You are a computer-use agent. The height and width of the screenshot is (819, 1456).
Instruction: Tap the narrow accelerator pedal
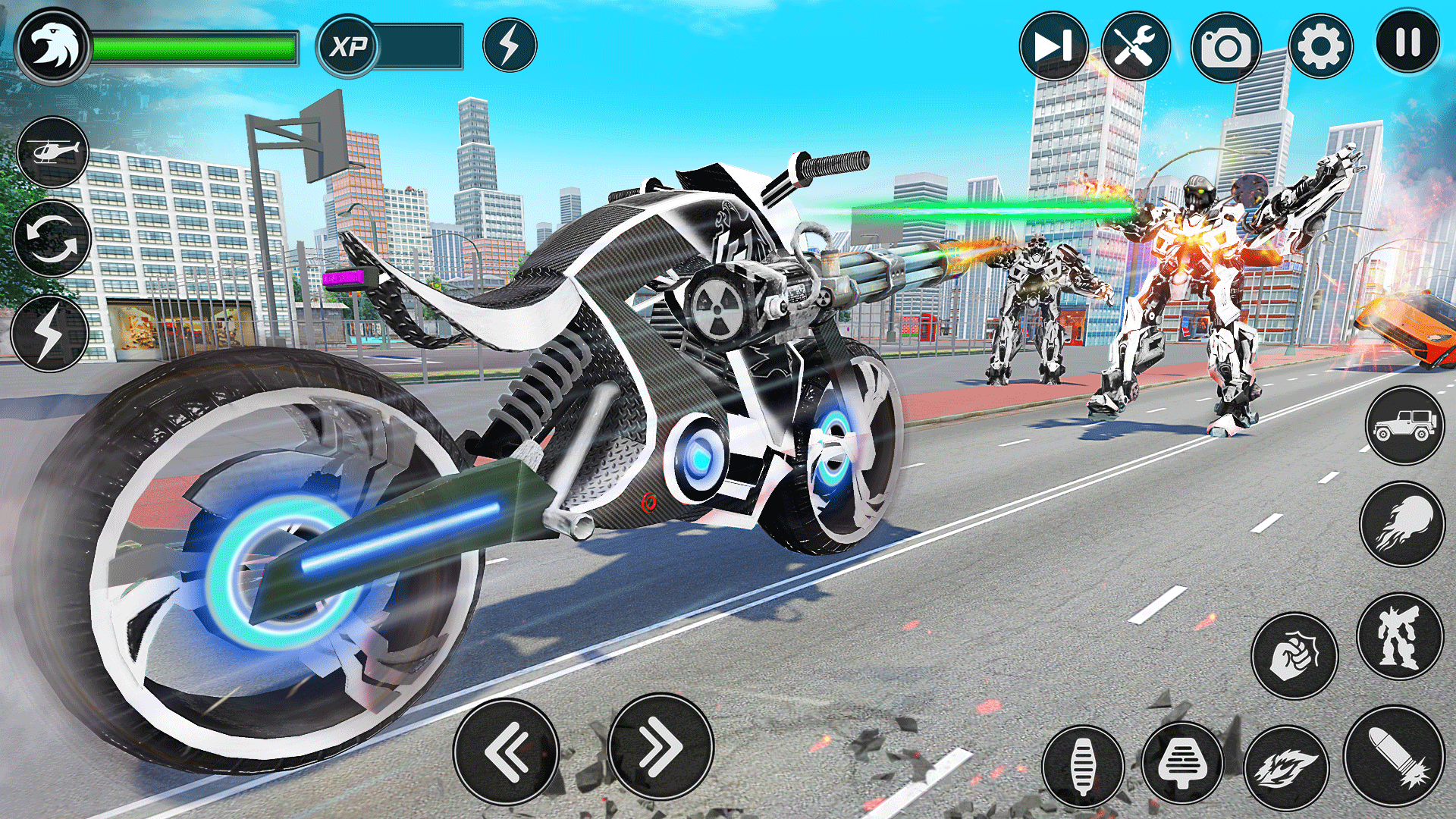coord(1083,766)
